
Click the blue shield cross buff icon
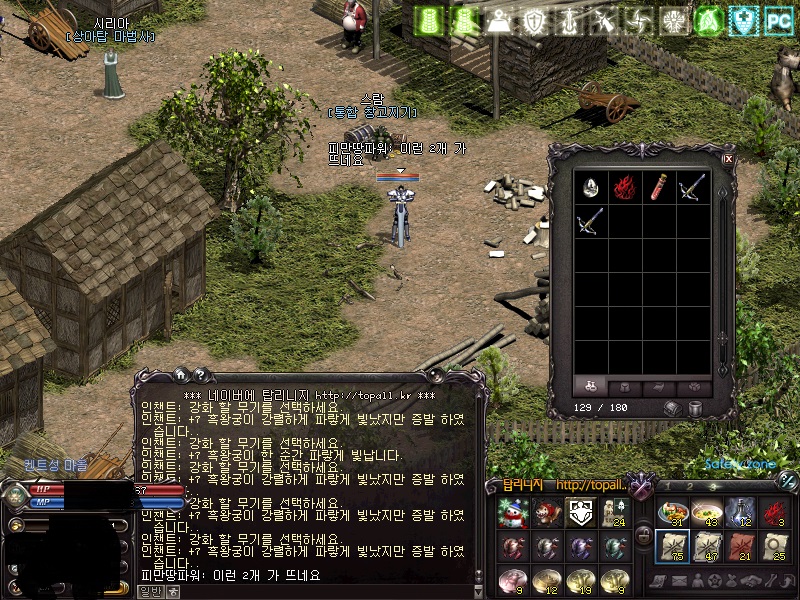point(743,19)
